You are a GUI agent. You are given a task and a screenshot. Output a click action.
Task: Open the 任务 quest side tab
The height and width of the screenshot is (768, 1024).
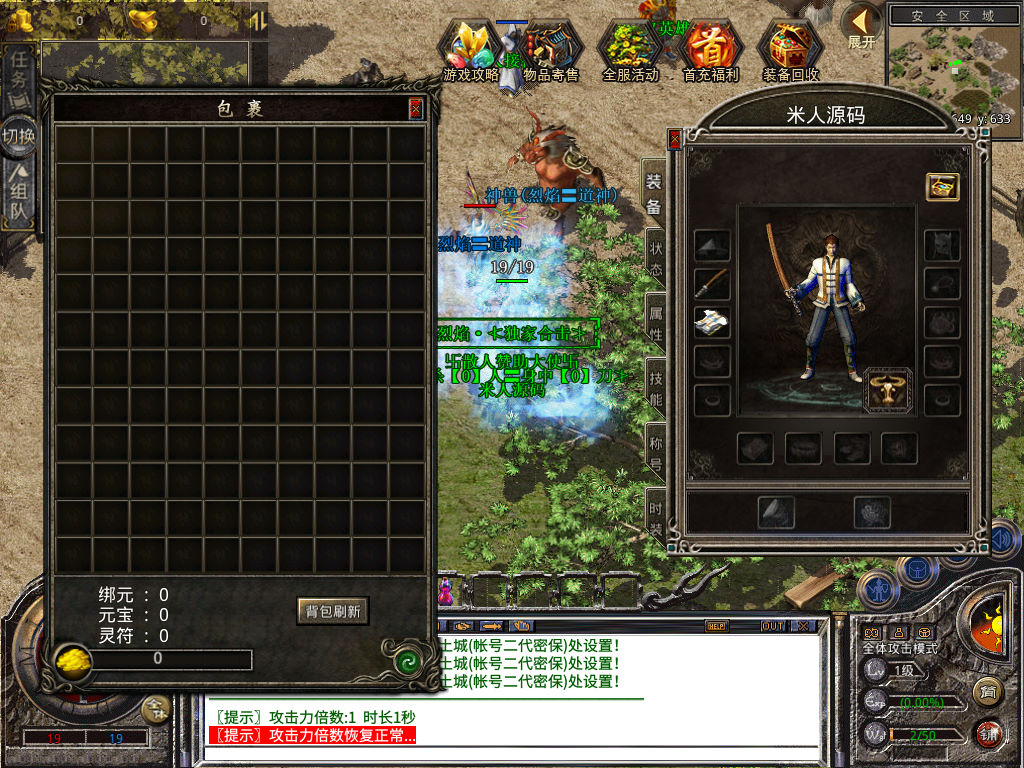19,80
